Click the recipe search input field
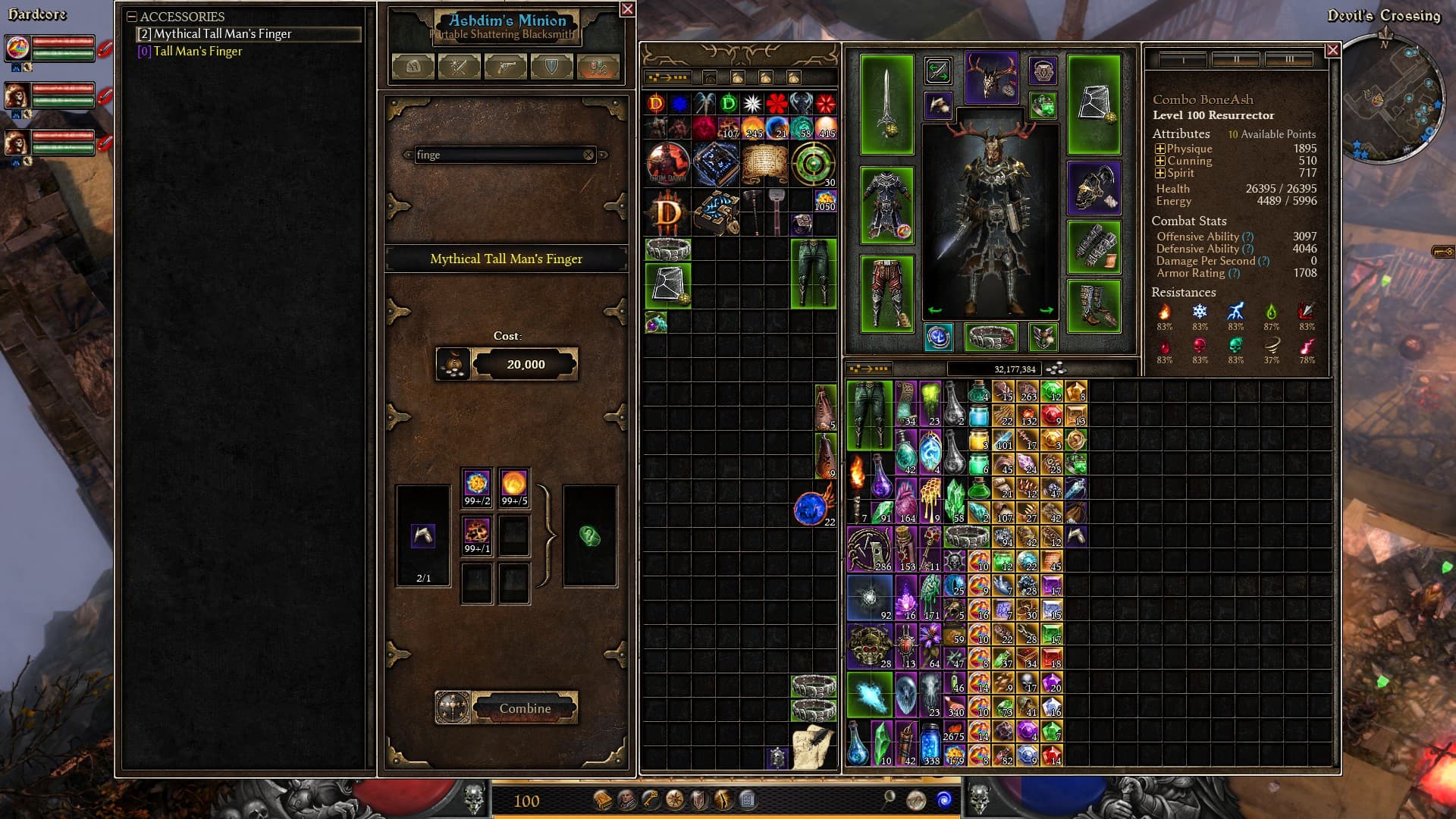This screenshot has width=1456, height=819. pos(497,155)
